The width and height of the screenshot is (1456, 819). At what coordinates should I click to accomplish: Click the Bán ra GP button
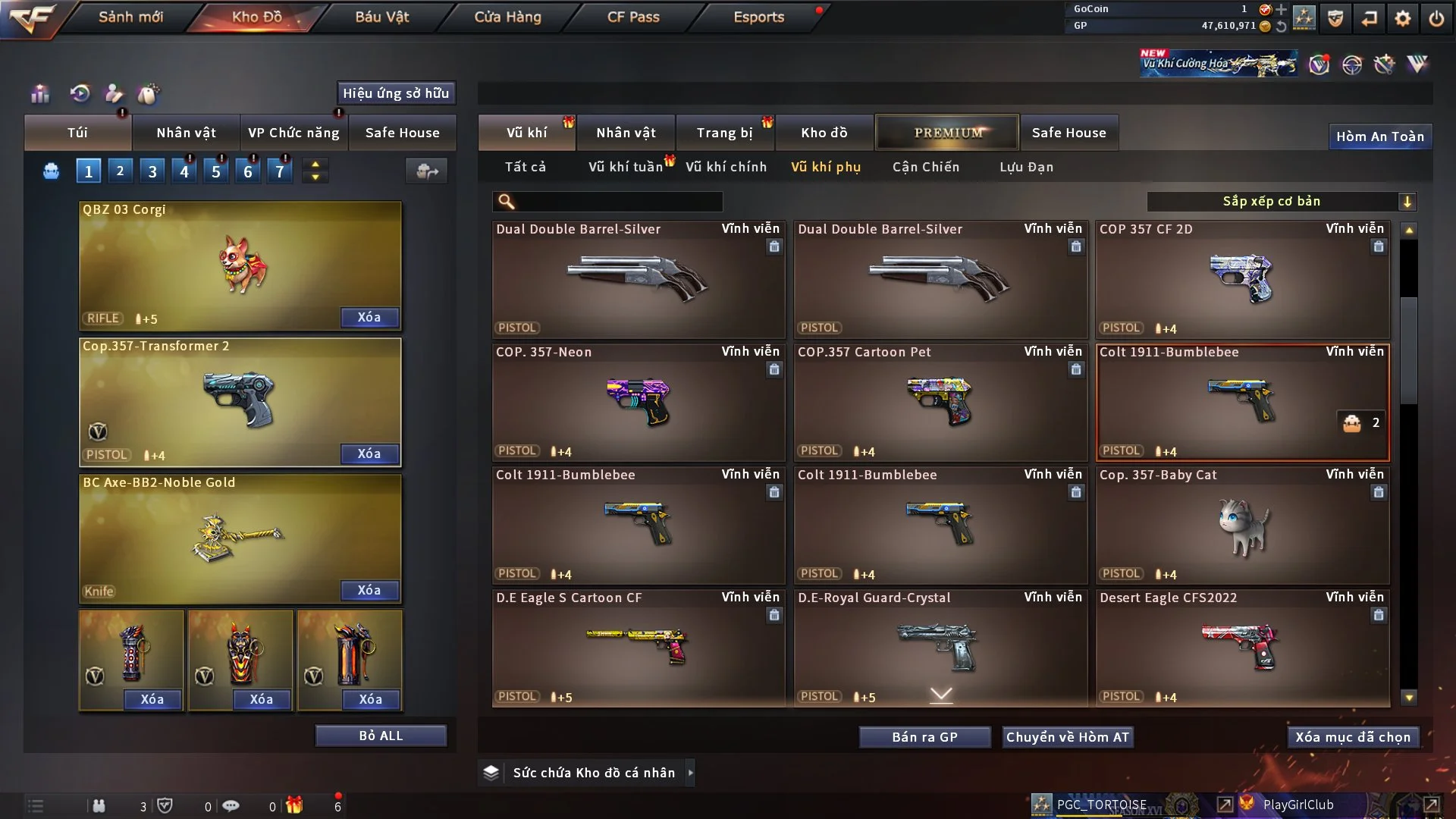pos(924,737)
